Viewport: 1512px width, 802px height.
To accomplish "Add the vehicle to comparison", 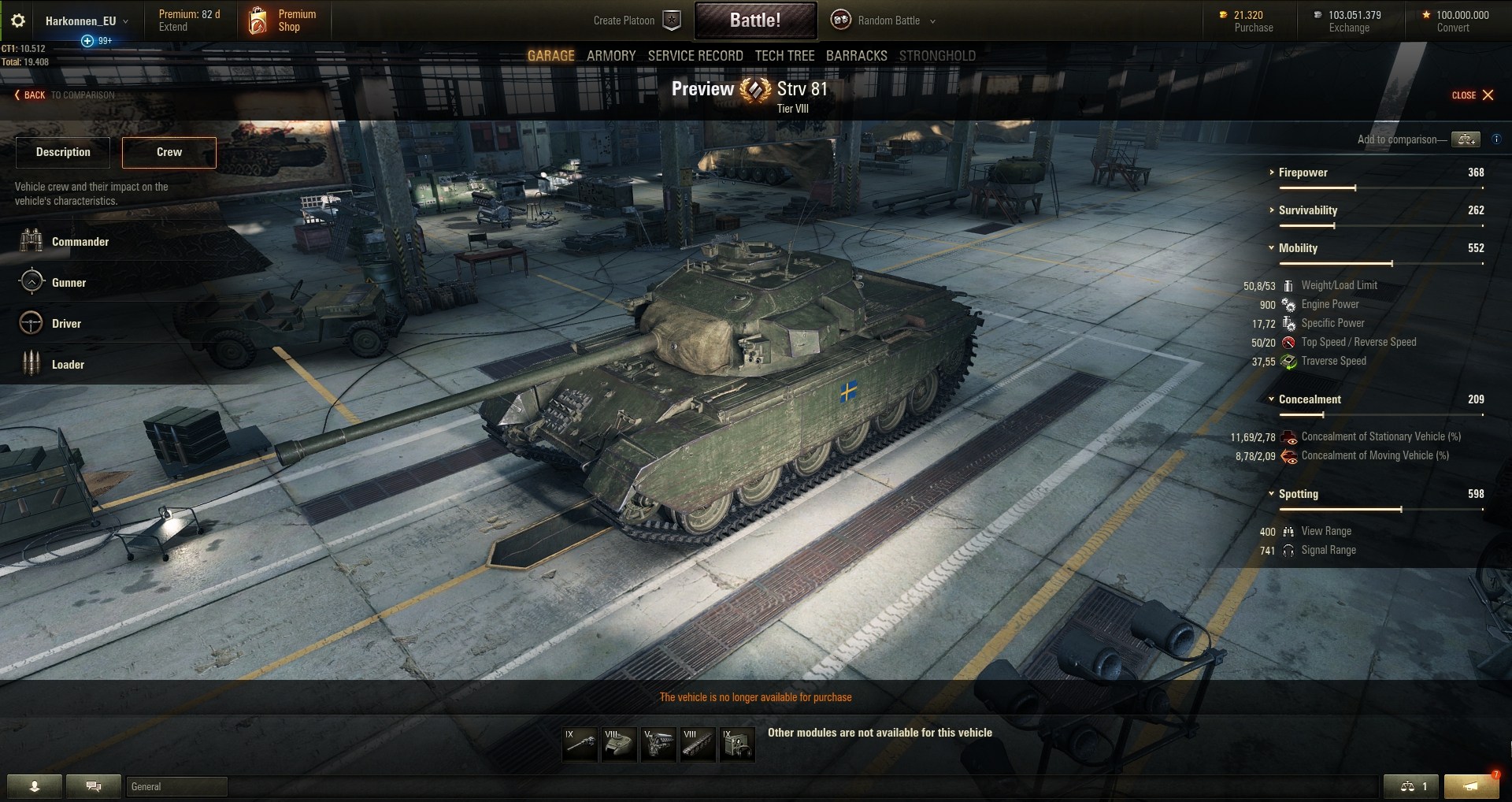I will pos(1466,139).
